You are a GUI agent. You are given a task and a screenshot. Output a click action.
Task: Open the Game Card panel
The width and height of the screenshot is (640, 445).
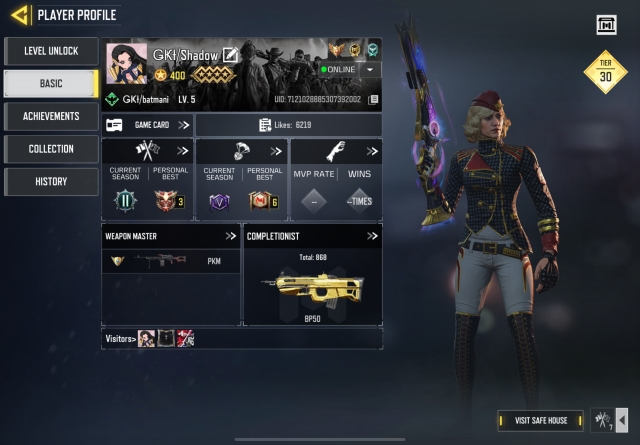[x=147, y=125]
